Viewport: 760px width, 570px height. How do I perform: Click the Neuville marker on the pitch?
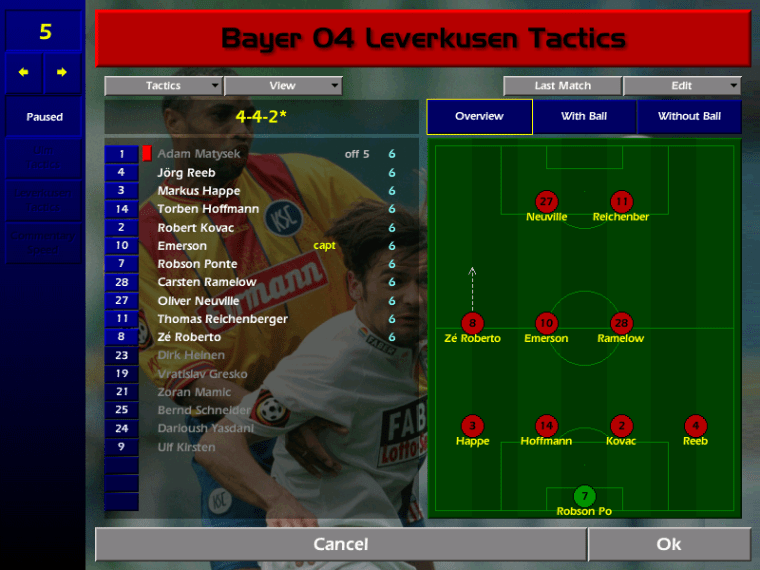point(546,202)
